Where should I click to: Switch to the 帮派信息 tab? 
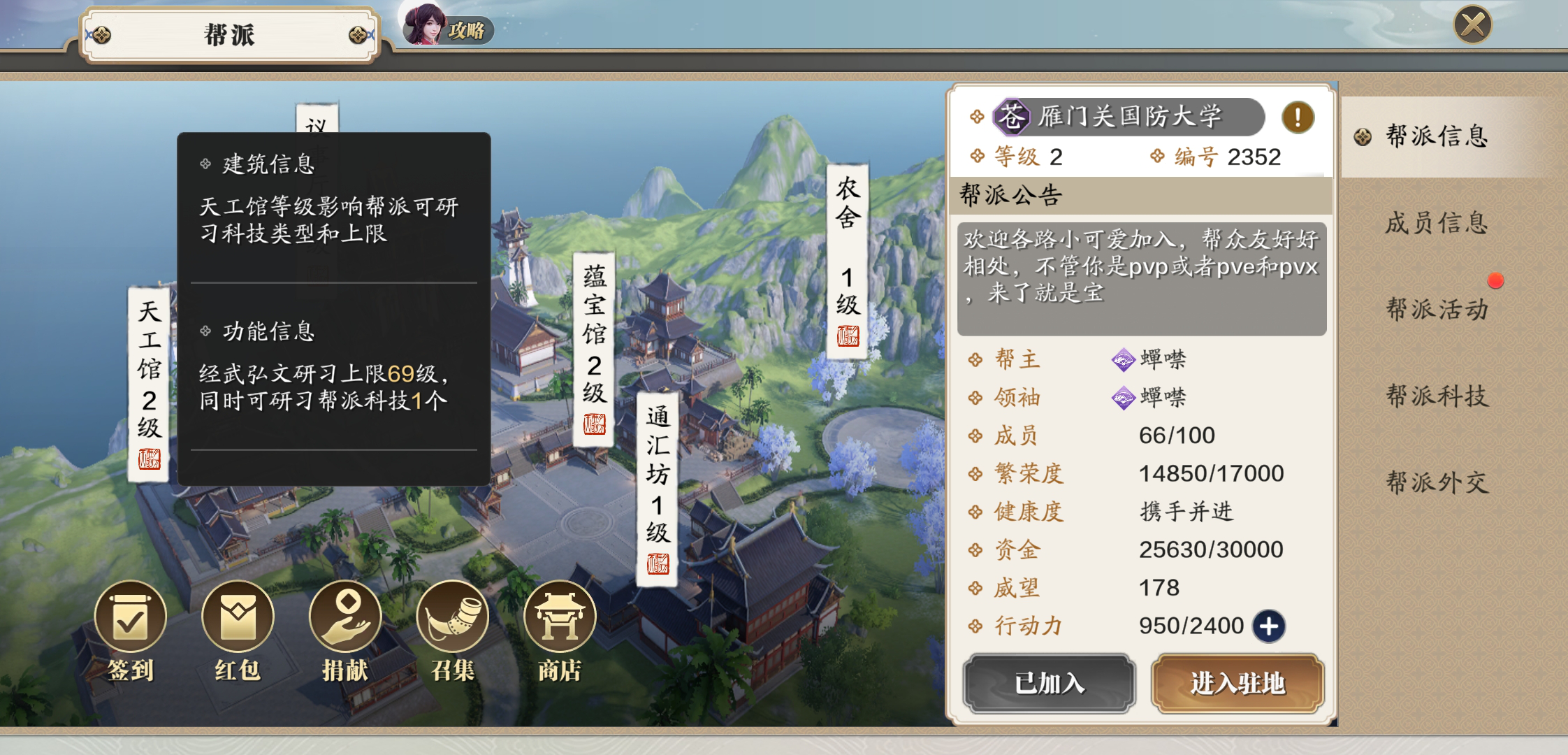tap(1437, 136)
